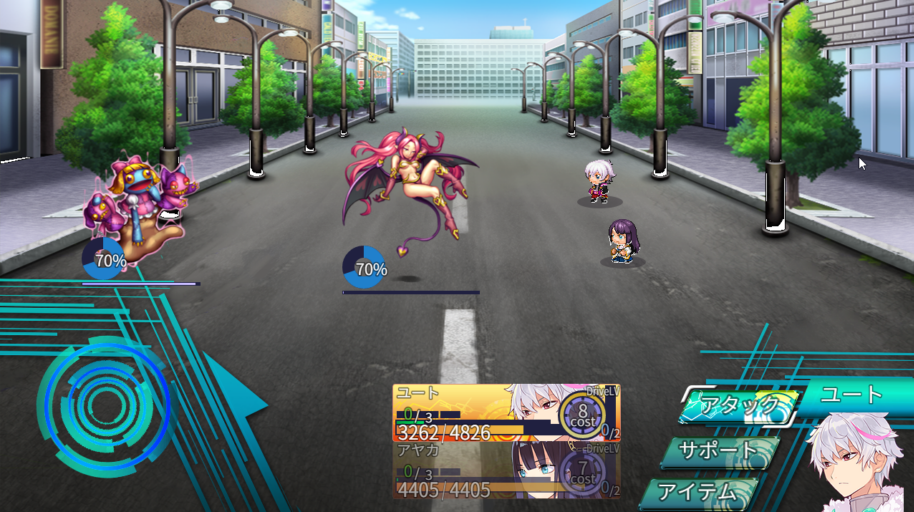Select ユート's party status panel
Image resolution: width=914 pixels, height=512 pixels.
pyautogui.click(x=506, y=413)
